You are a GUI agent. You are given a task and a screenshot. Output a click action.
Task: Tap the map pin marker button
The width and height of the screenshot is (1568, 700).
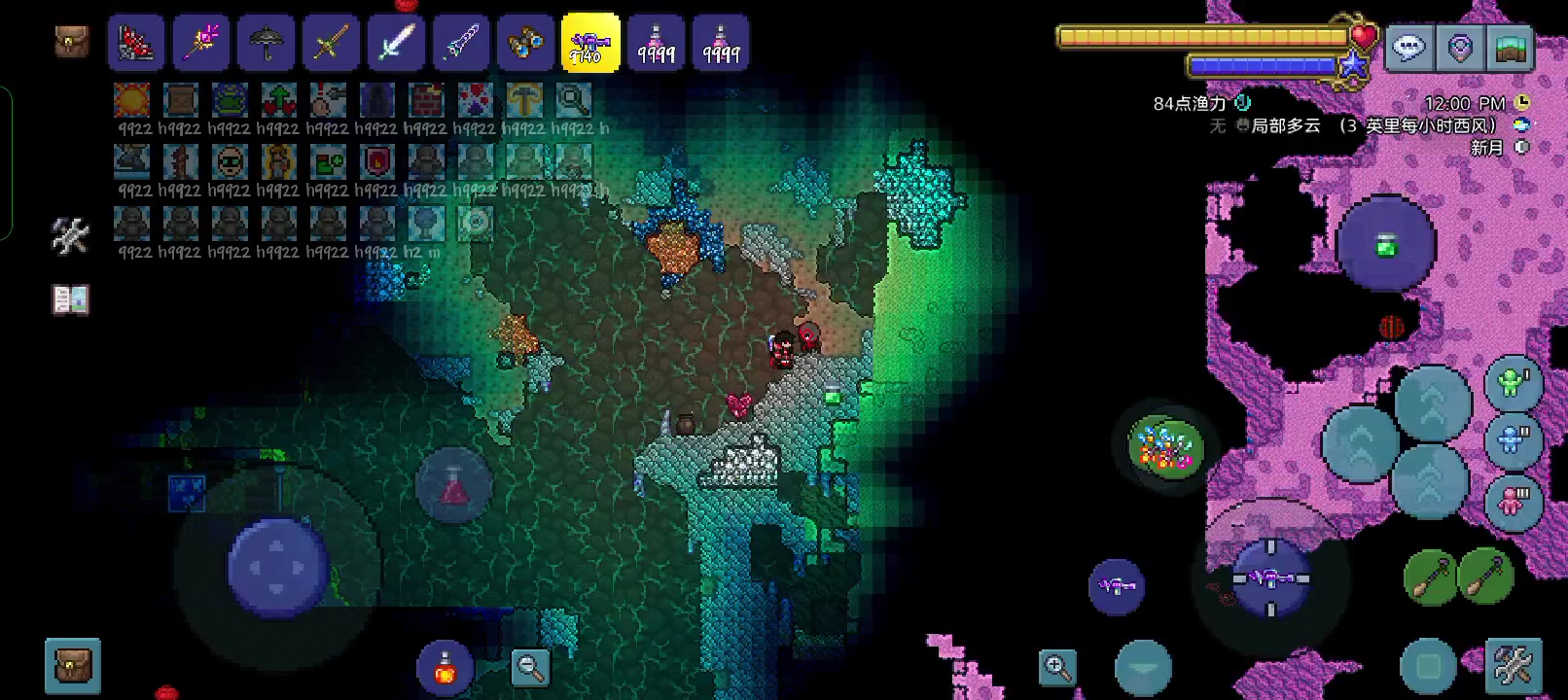pos(1459,47)
